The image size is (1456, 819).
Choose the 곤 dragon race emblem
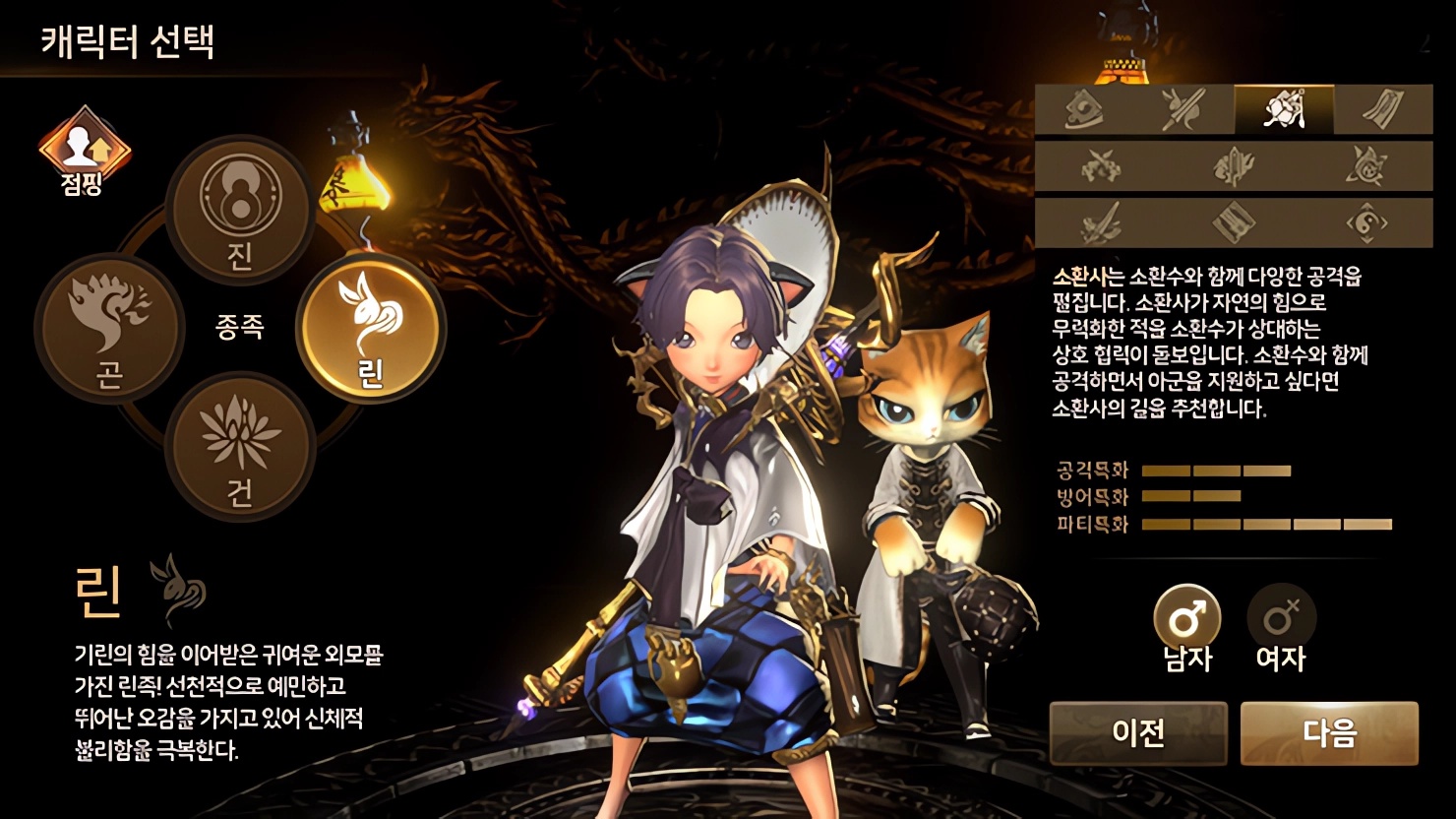tap(109, 328)
